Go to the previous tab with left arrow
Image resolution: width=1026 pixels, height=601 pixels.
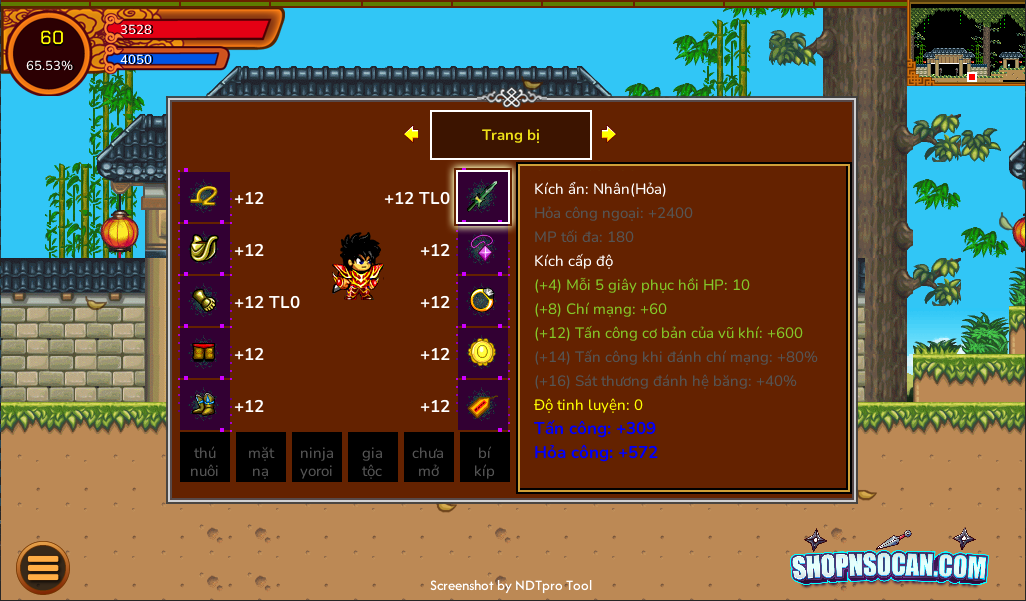coord(411,134)
